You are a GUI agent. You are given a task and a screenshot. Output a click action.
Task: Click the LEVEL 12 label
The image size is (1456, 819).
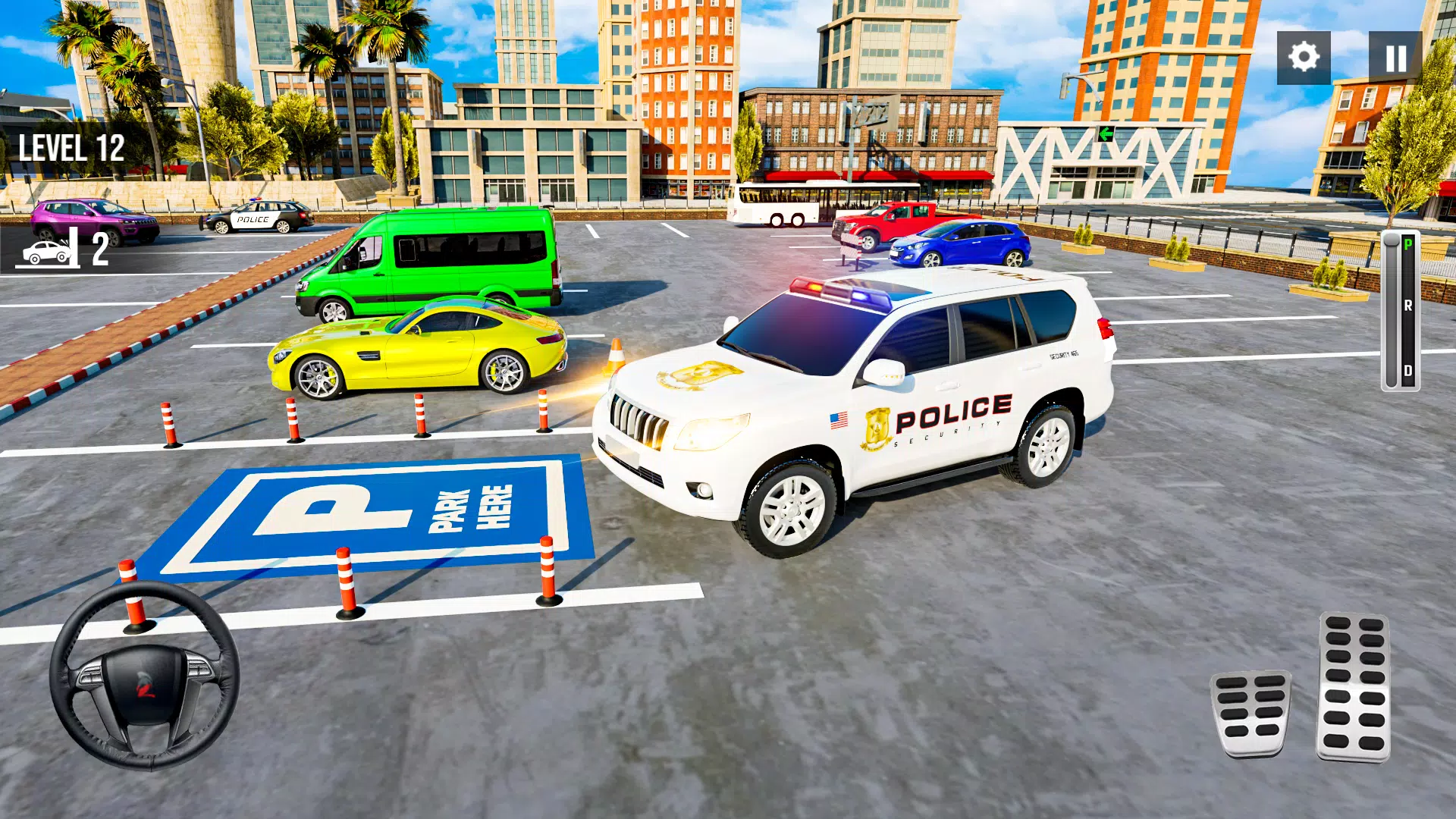pyautogui.click(x=71, y=146)
